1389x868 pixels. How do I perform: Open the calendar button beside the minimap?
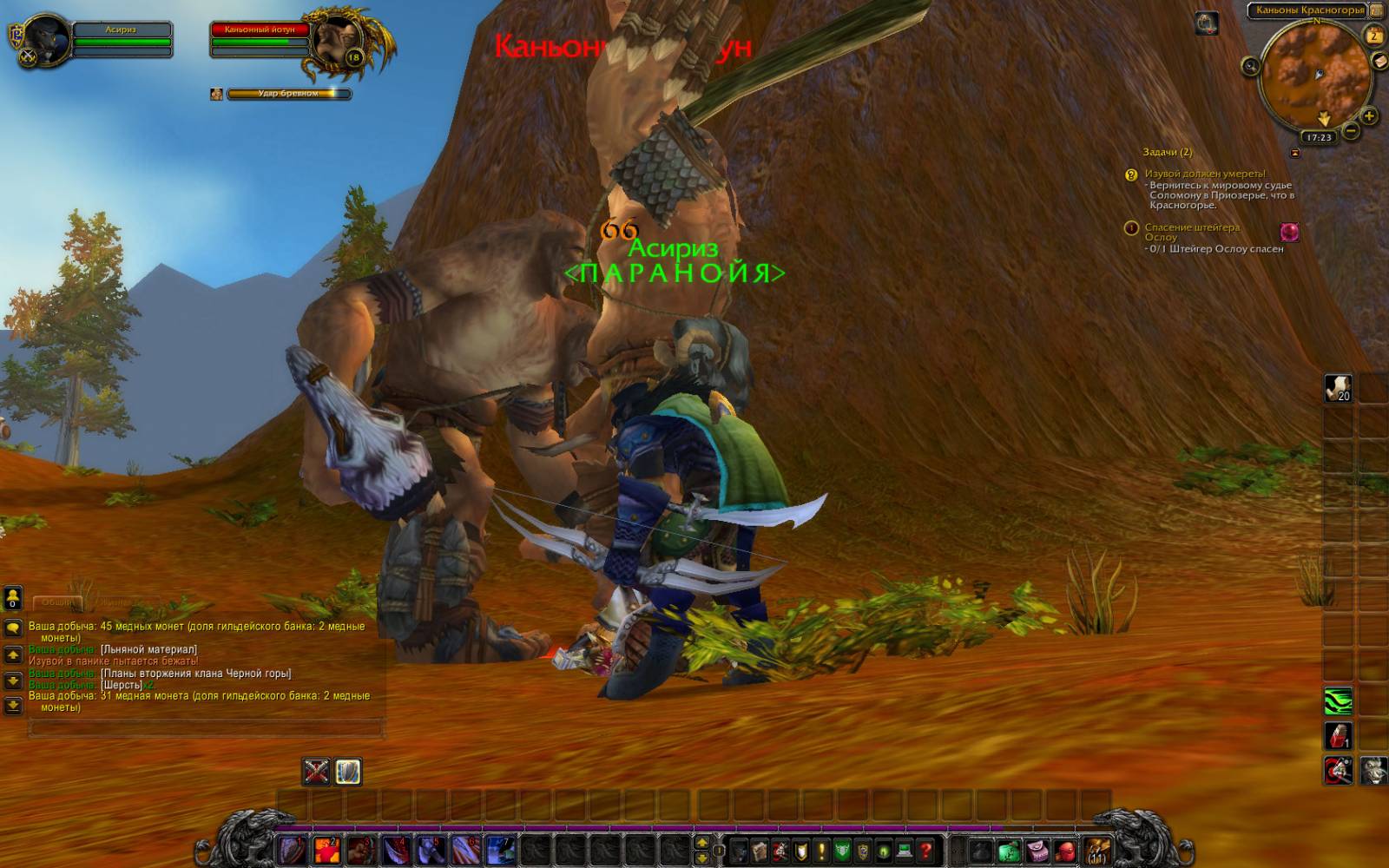[1373, 36]
